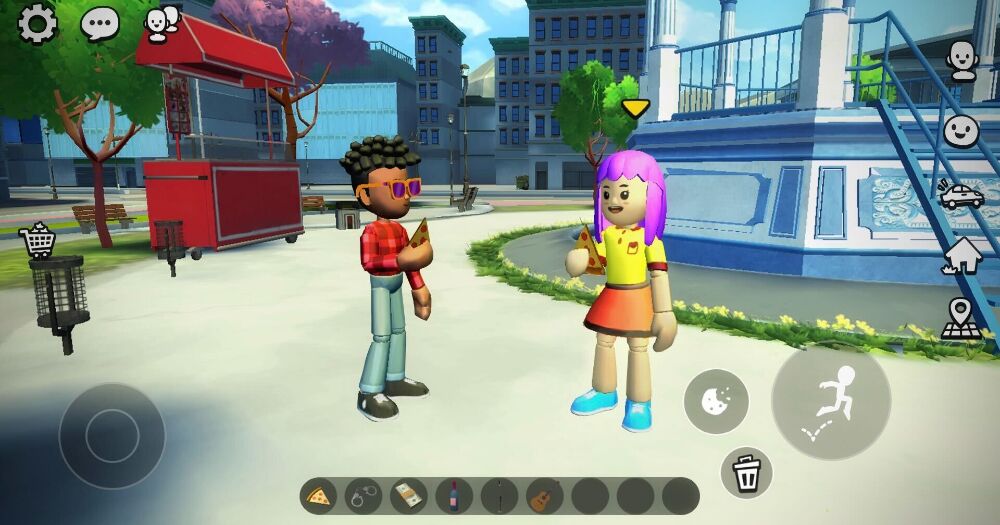Screen dimensions: 1000x525
Task: Open the shopping cart store
Action: pos(37,240)
